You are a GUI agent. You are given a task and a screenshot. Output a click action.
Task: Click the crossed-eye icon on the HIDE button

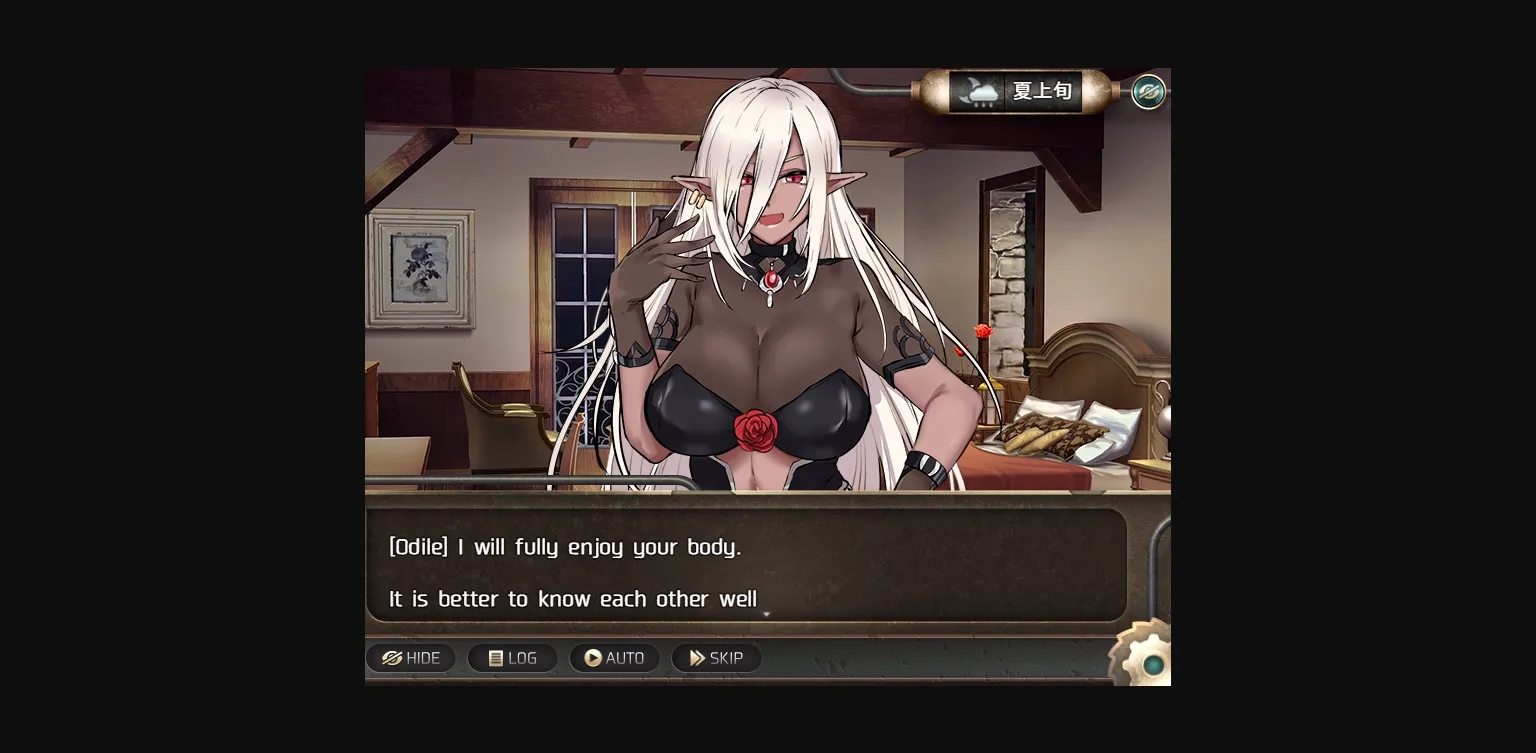[x=390, y=658]
